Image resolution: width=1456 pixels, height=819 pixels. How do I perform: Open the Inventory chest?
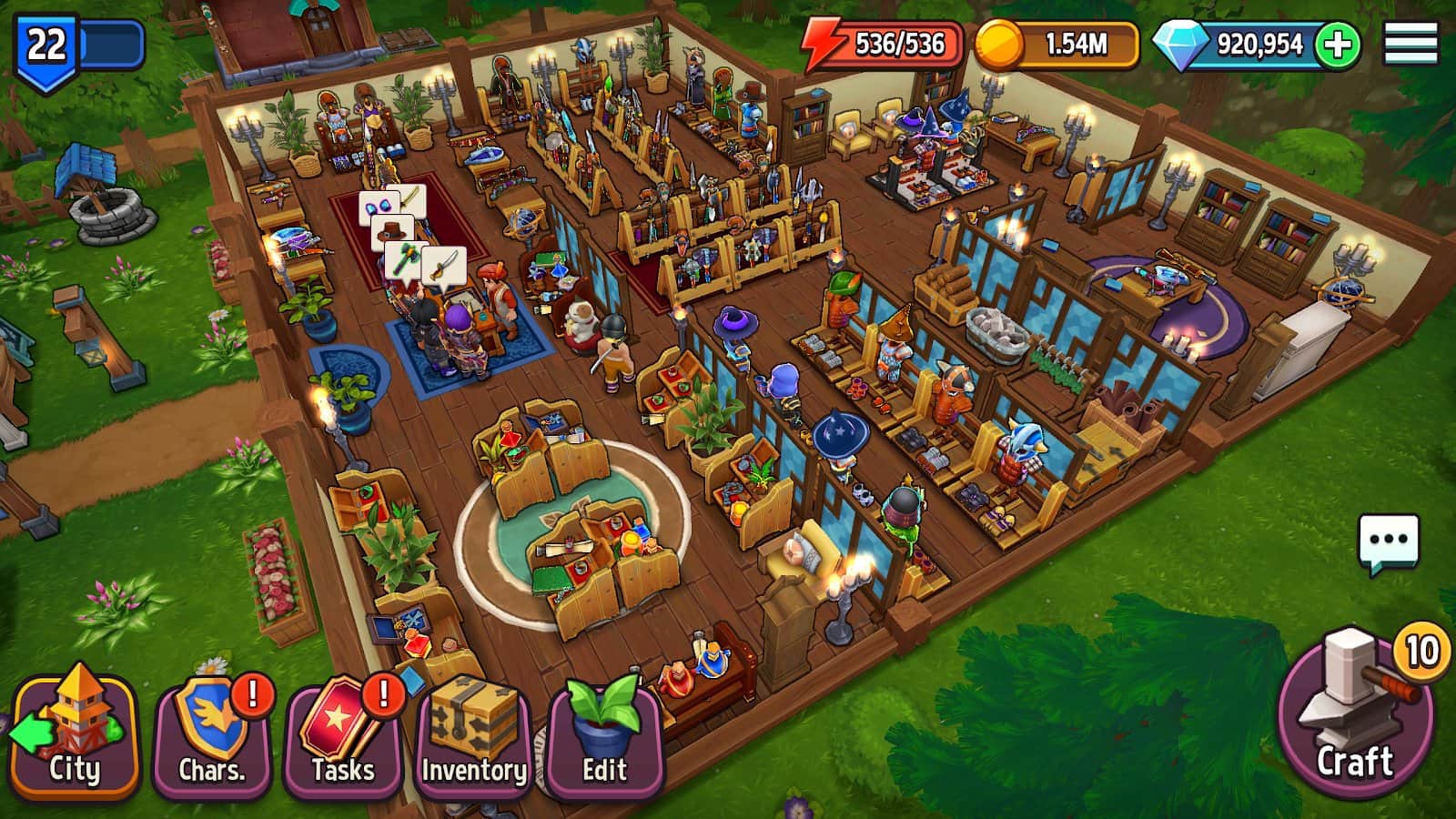click(x=473, y=737)
